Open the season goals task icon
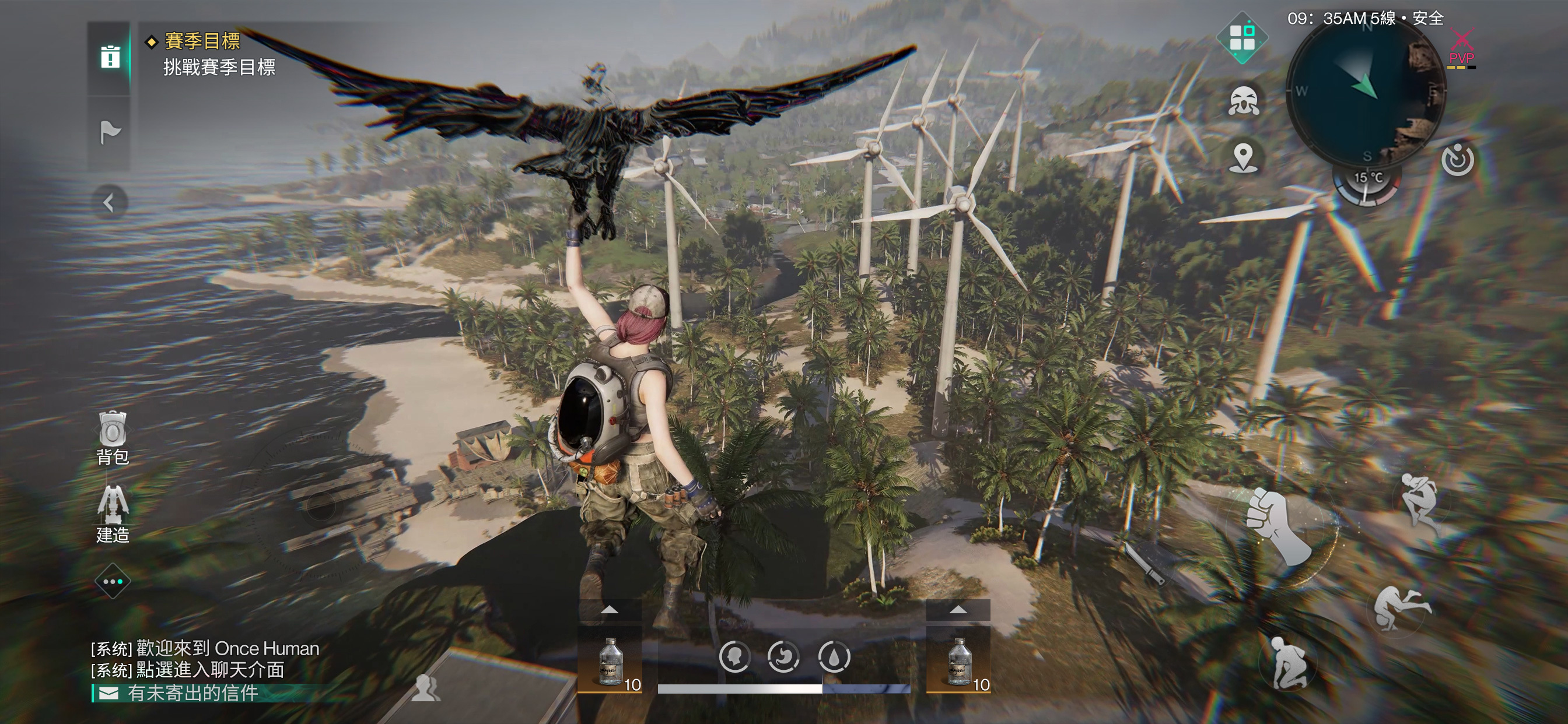The width and height of the screenshot is (1568, 724). (x=110, y=57)
